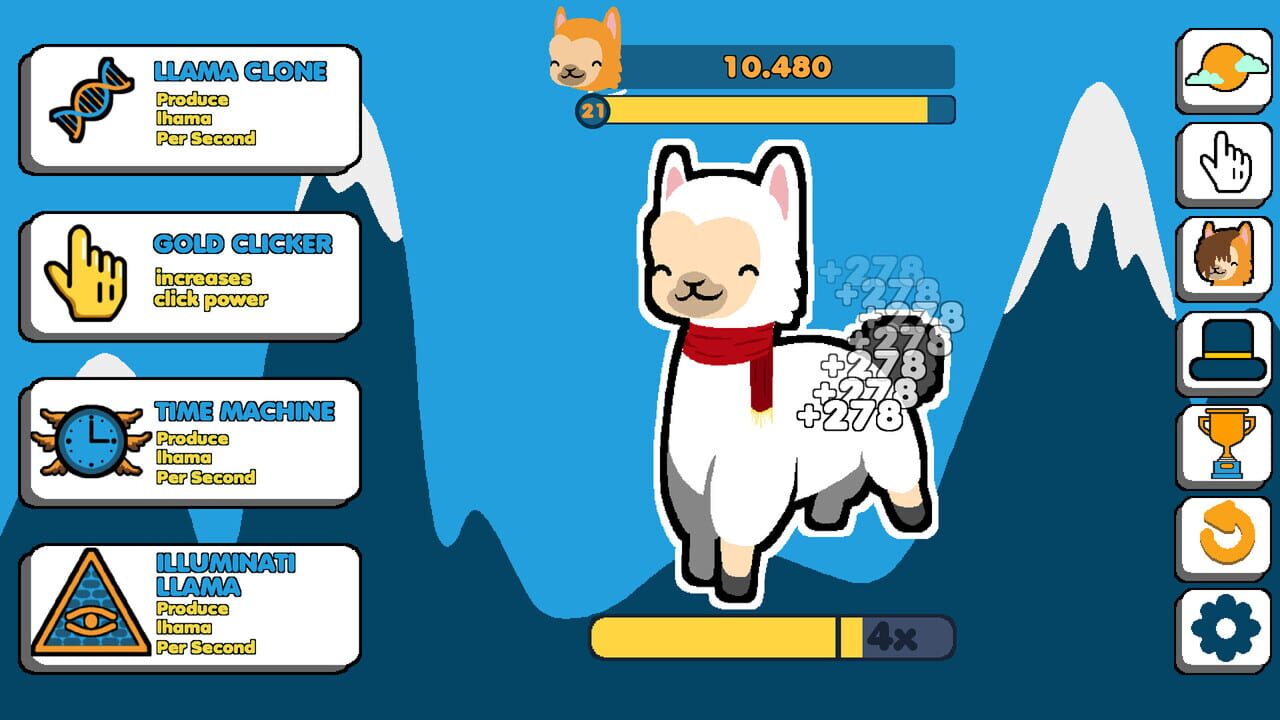Select the Time Machine upgrade panel
This screenshot has width=1280, height=720.
click(190, 438)
